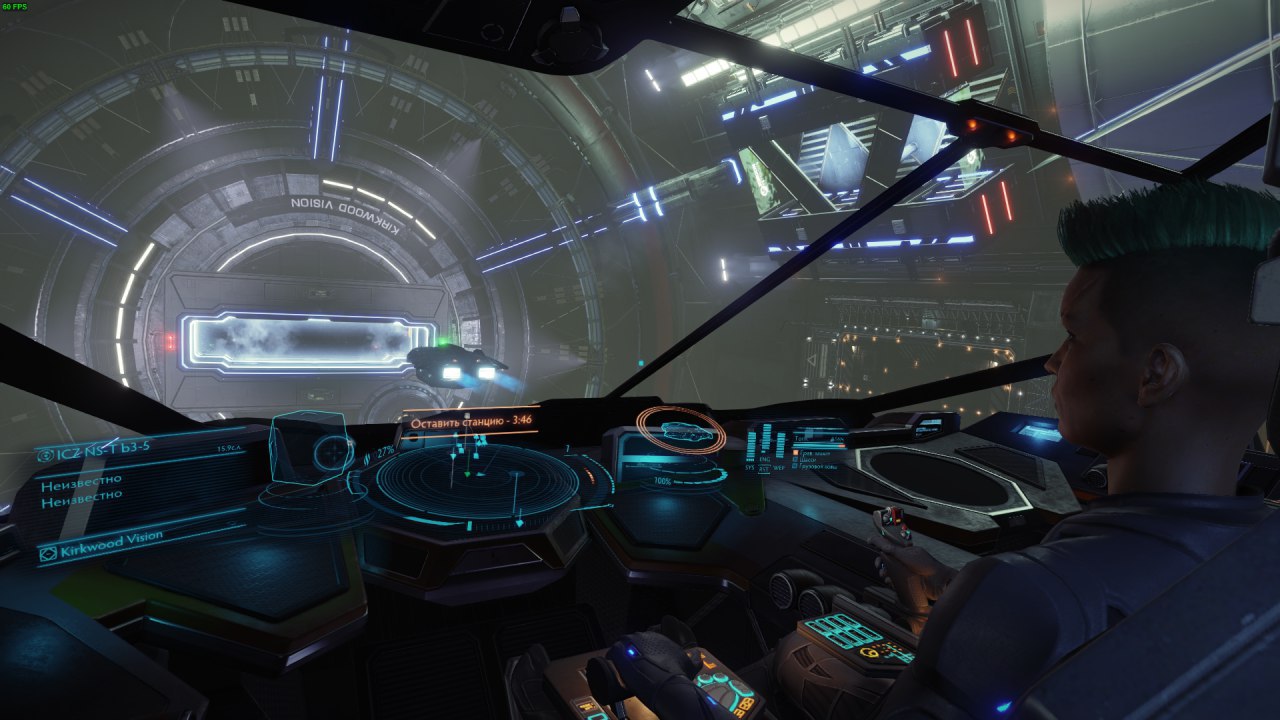The height and width of the screenshot is (720, 1280).
Task: Click the RST power reset label
Action: [x=765, y=469]
